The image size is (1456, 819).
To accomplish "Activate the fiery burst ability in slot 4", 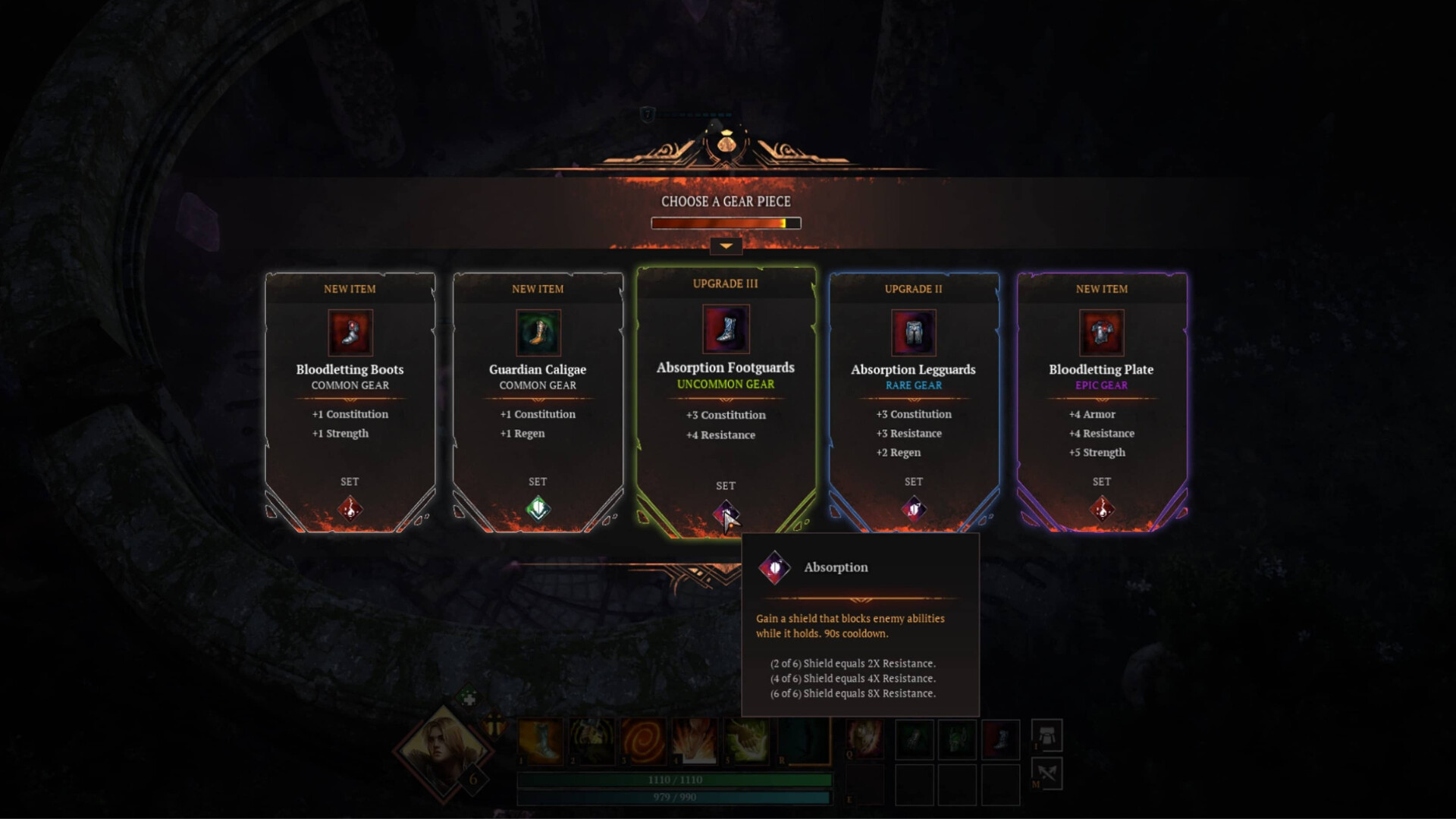I will [x=694, y=740].
